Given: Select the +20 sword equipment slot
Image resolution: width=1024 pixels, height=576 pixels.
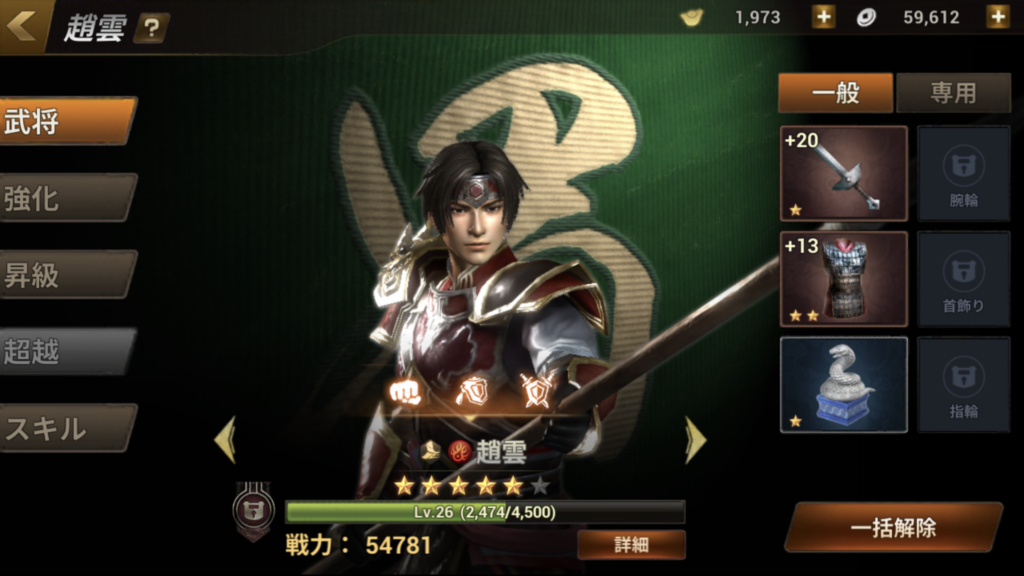Looking at the screenshot, I should coord(843,173).
